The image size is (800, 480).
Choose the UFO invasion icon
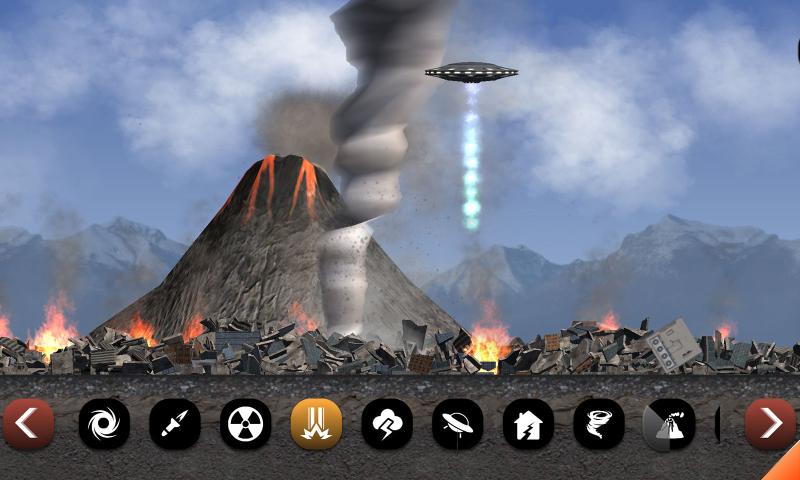[457, 424]
